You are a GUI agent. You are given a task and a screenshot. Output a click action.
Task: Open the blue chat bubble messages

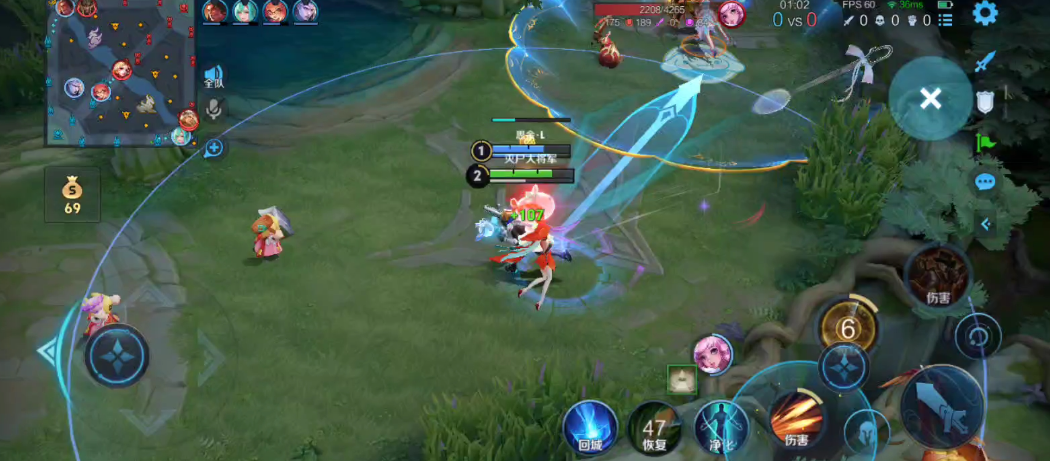(985, 182)
